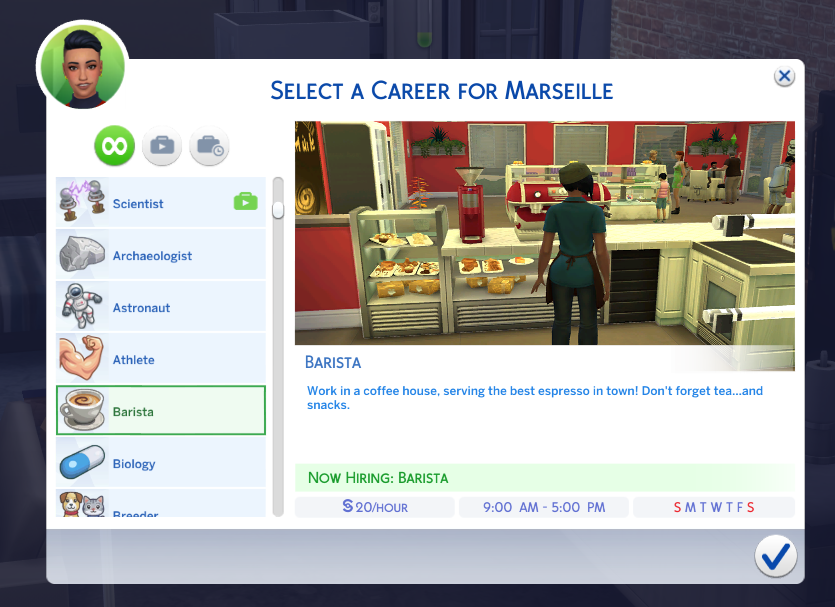Pick the Astronaut career from the list
835x607 pixels.
click(x=160, y=308)
